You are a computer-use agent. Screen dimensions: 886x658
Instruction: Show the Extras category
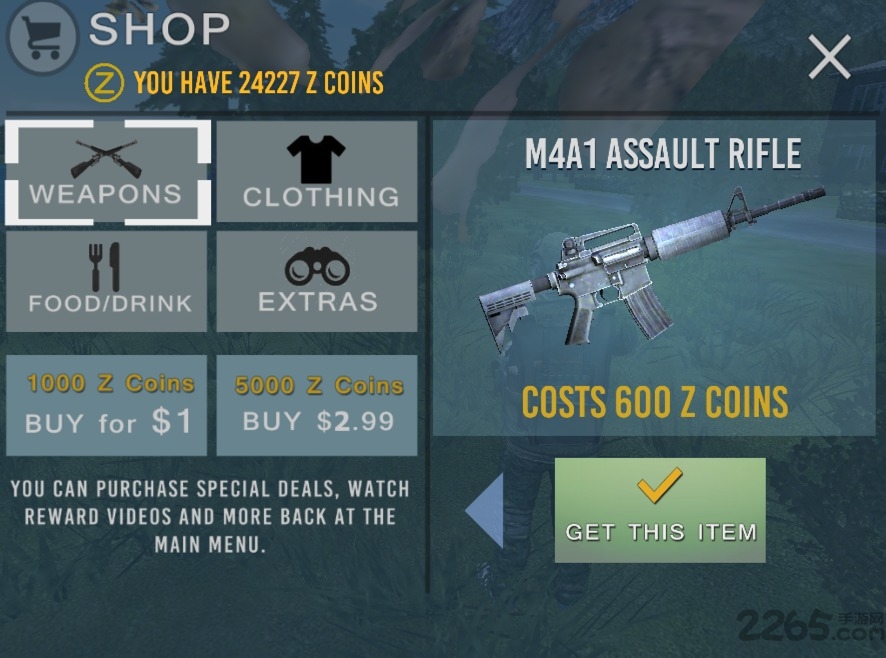click(317, 281)
